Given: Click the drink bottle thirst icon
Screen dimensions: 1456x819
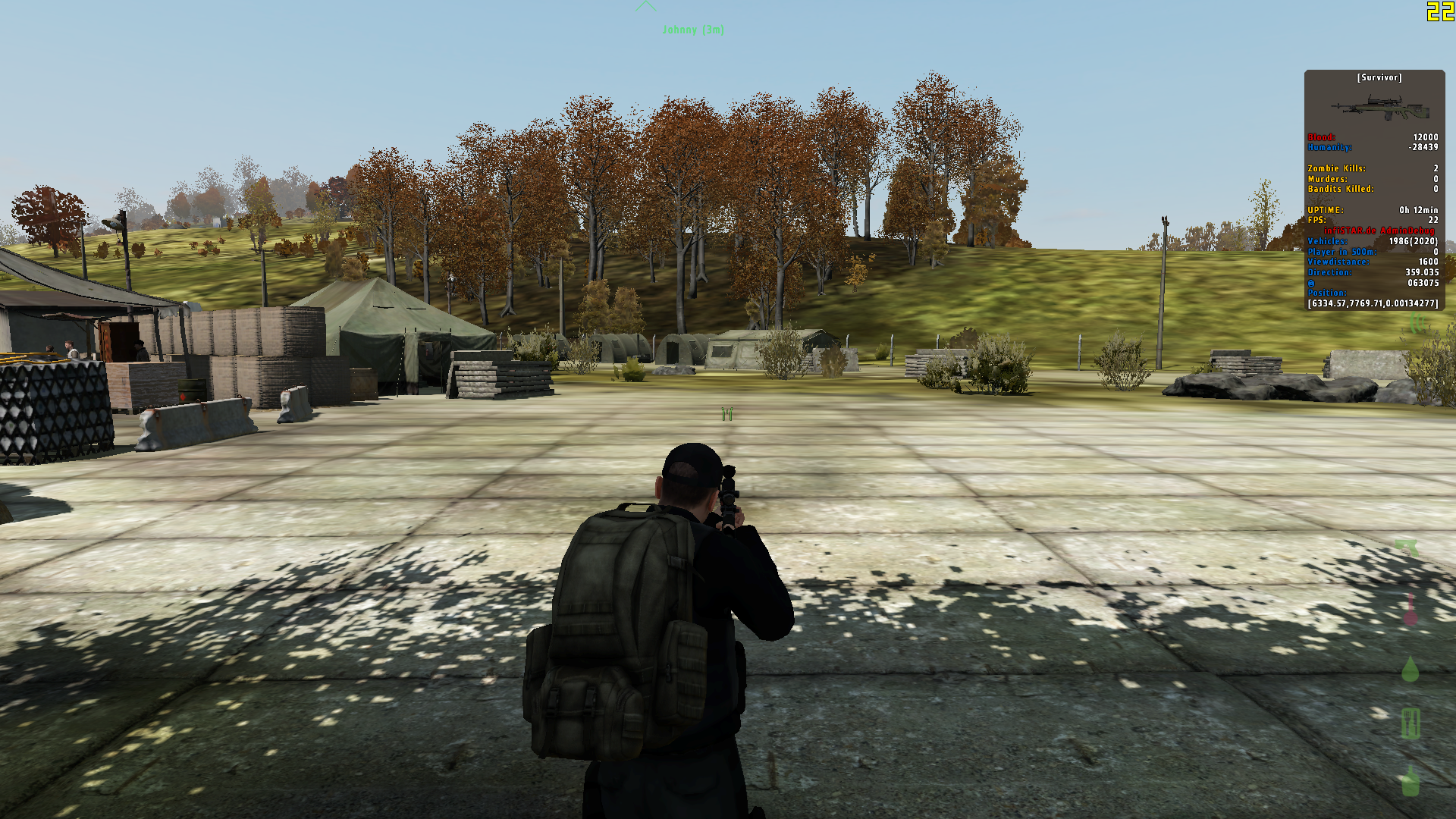Looking at the screenshot, I should coord(1410,782).
